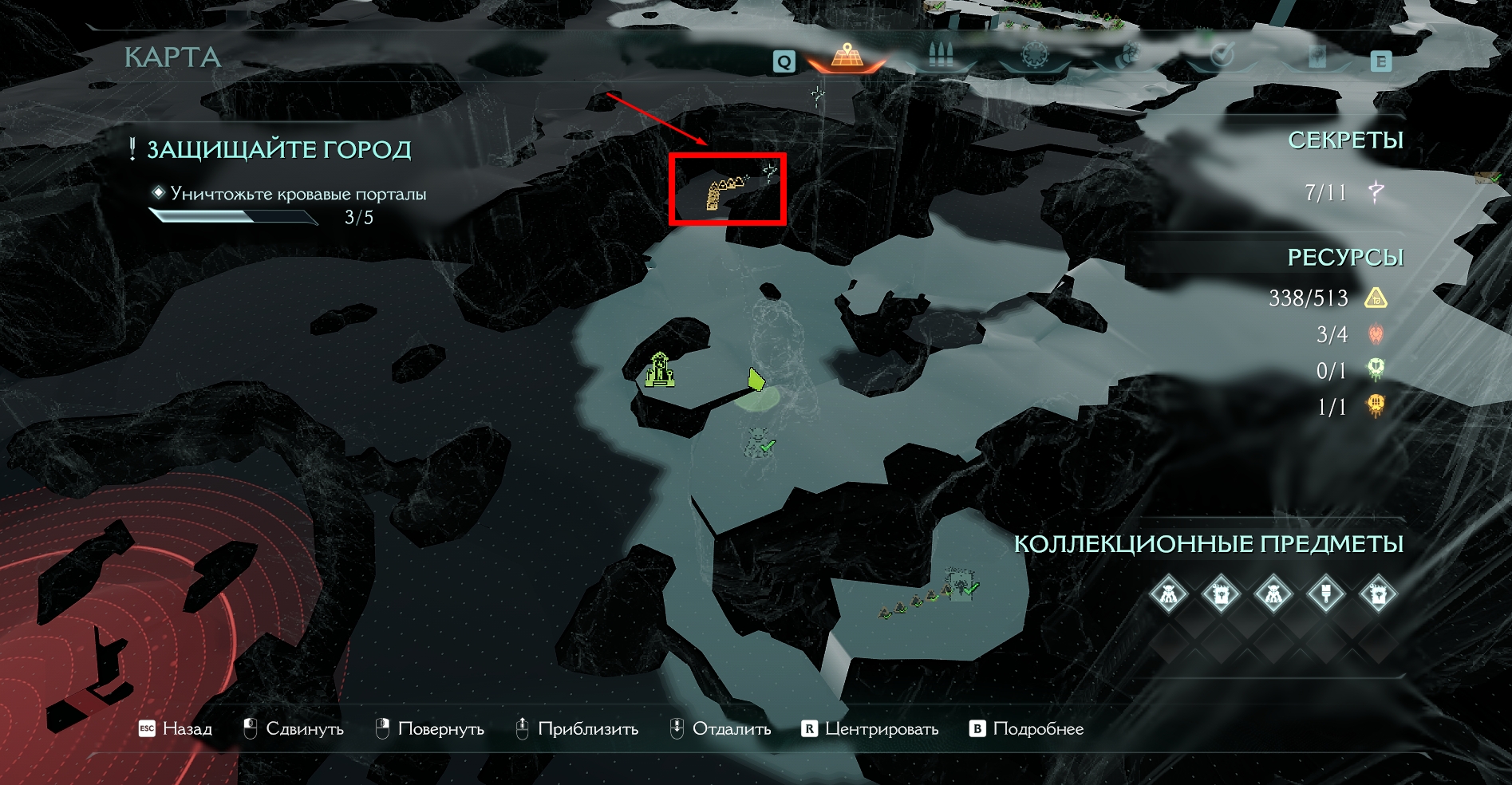This screenshot has width=1512, height=785.
Task: Open the gear-shaped saw tab
Action: 1034,56
